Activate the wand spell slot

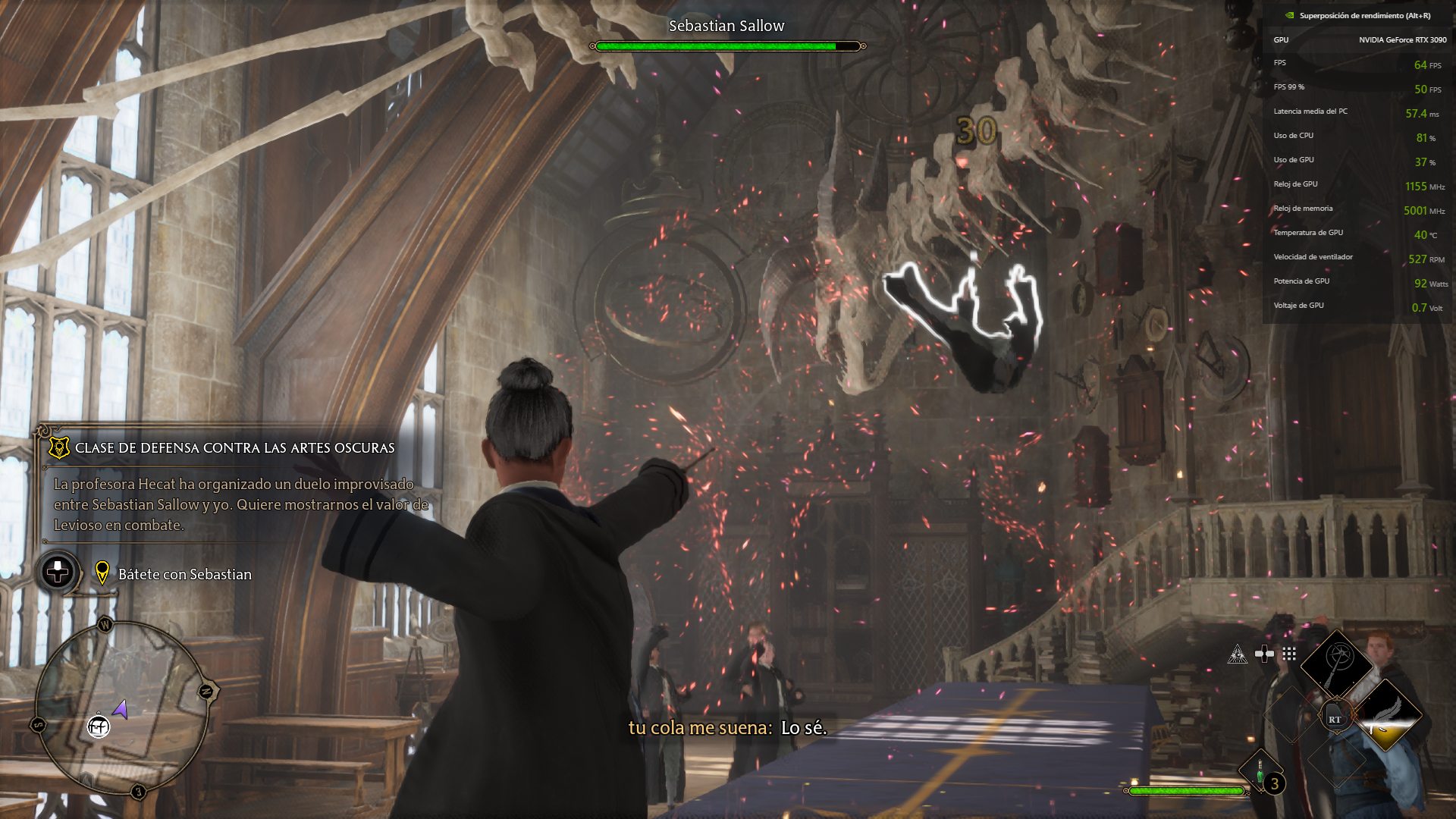point(1337,665)
